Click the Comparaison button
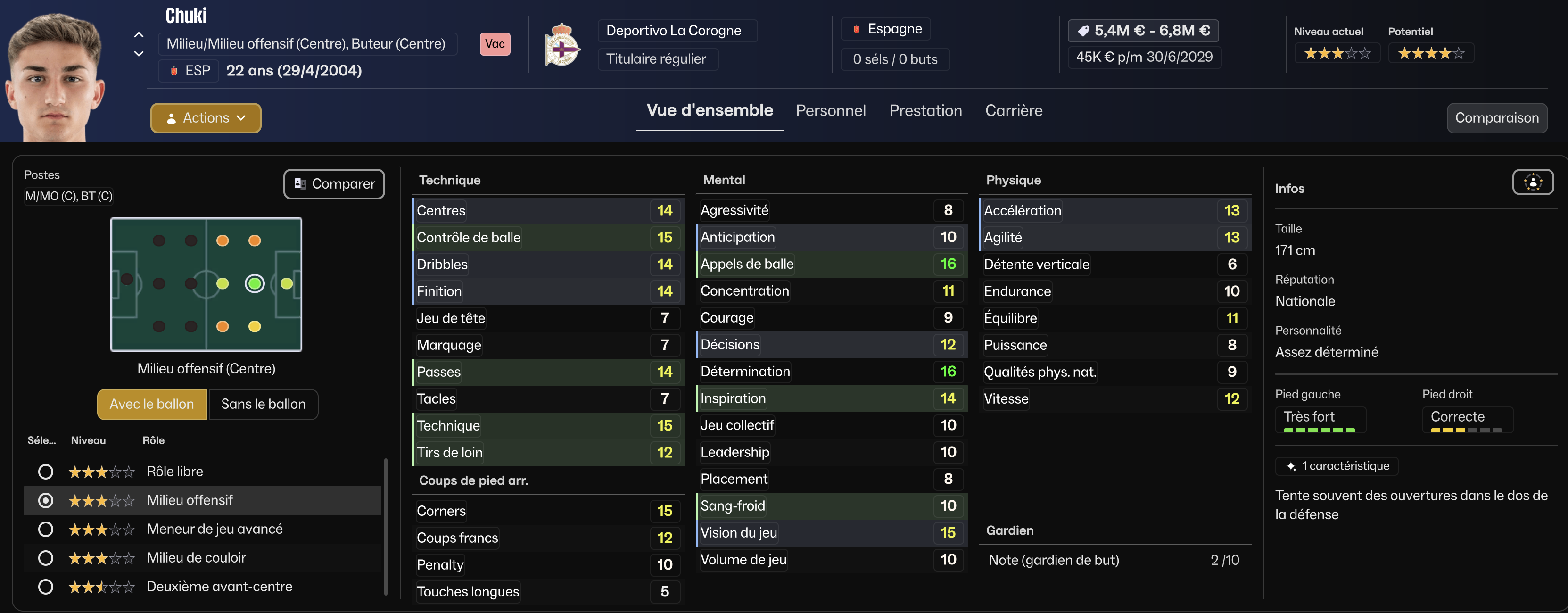 [1496, 118]
